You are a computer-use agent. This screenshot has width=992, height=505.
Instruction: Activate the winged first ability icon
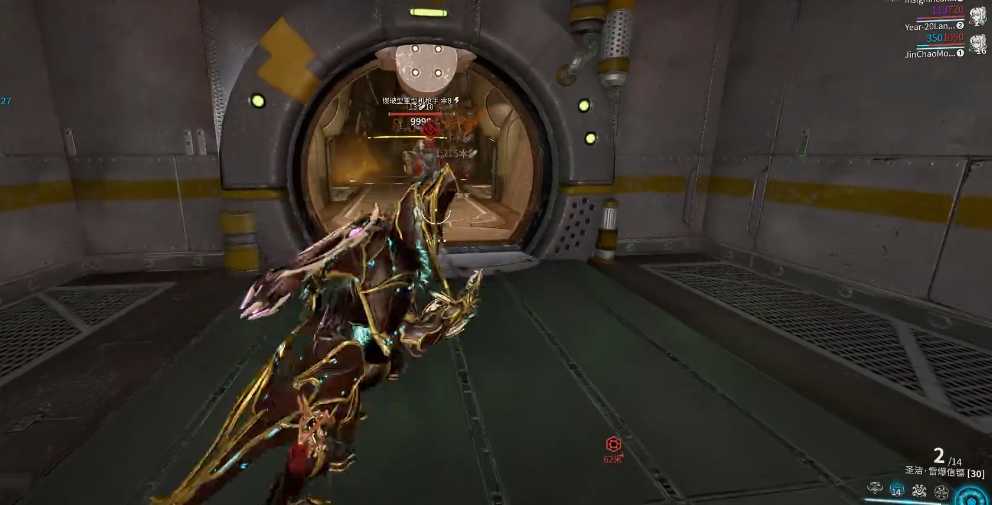coord(875,490)
